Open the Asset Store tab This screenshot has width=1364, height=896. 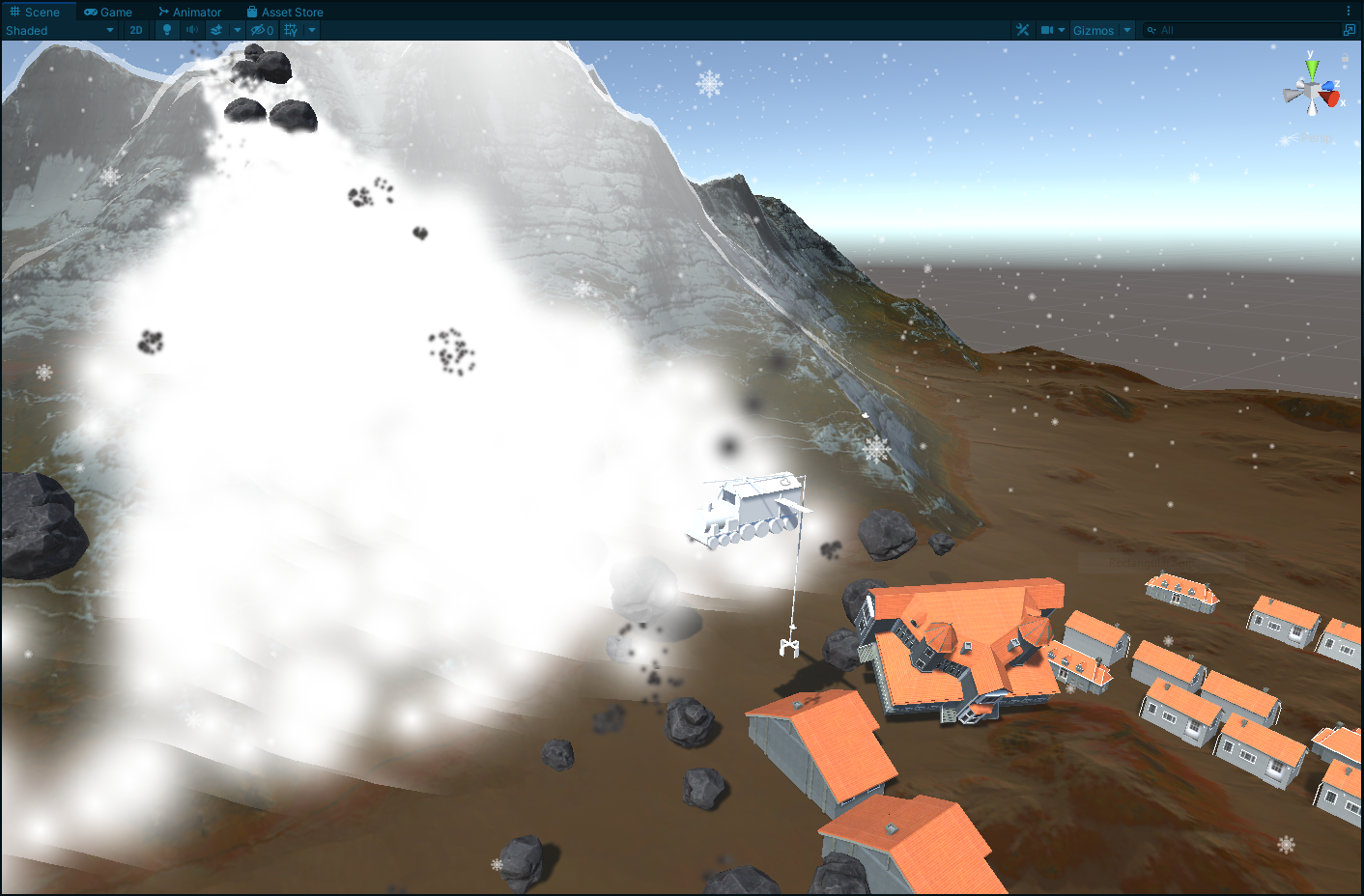pyautogui.click(x=285, y=12)
